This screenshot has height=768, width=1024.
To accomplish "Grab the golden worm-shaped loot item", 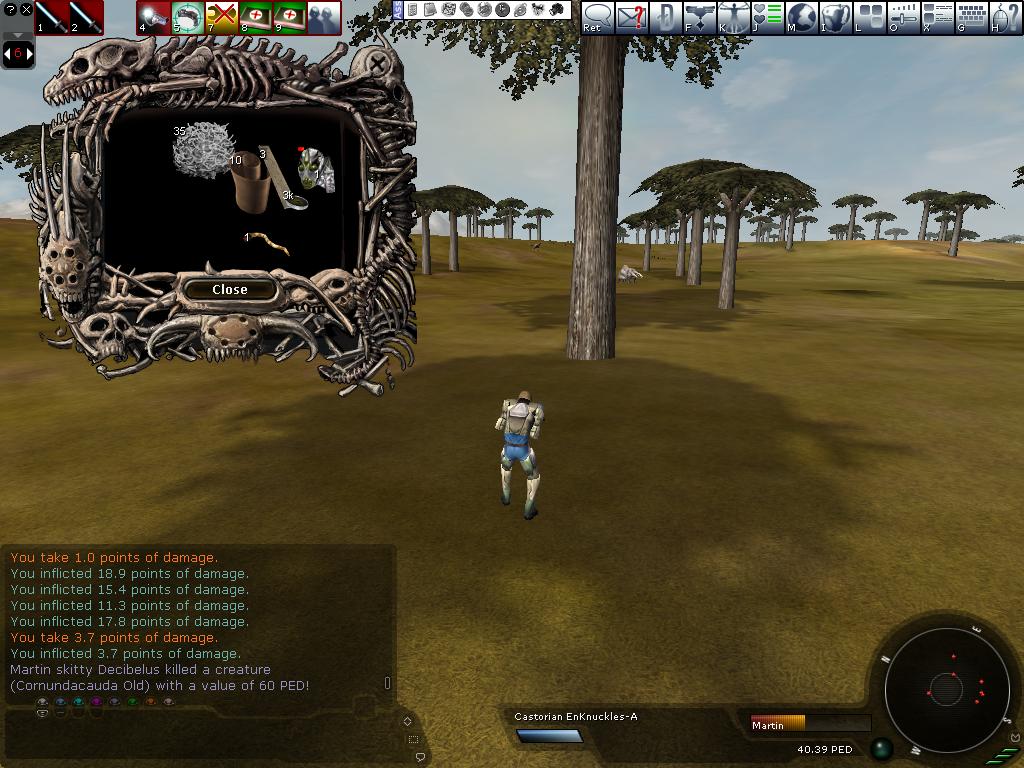I will tap(269, 240).
